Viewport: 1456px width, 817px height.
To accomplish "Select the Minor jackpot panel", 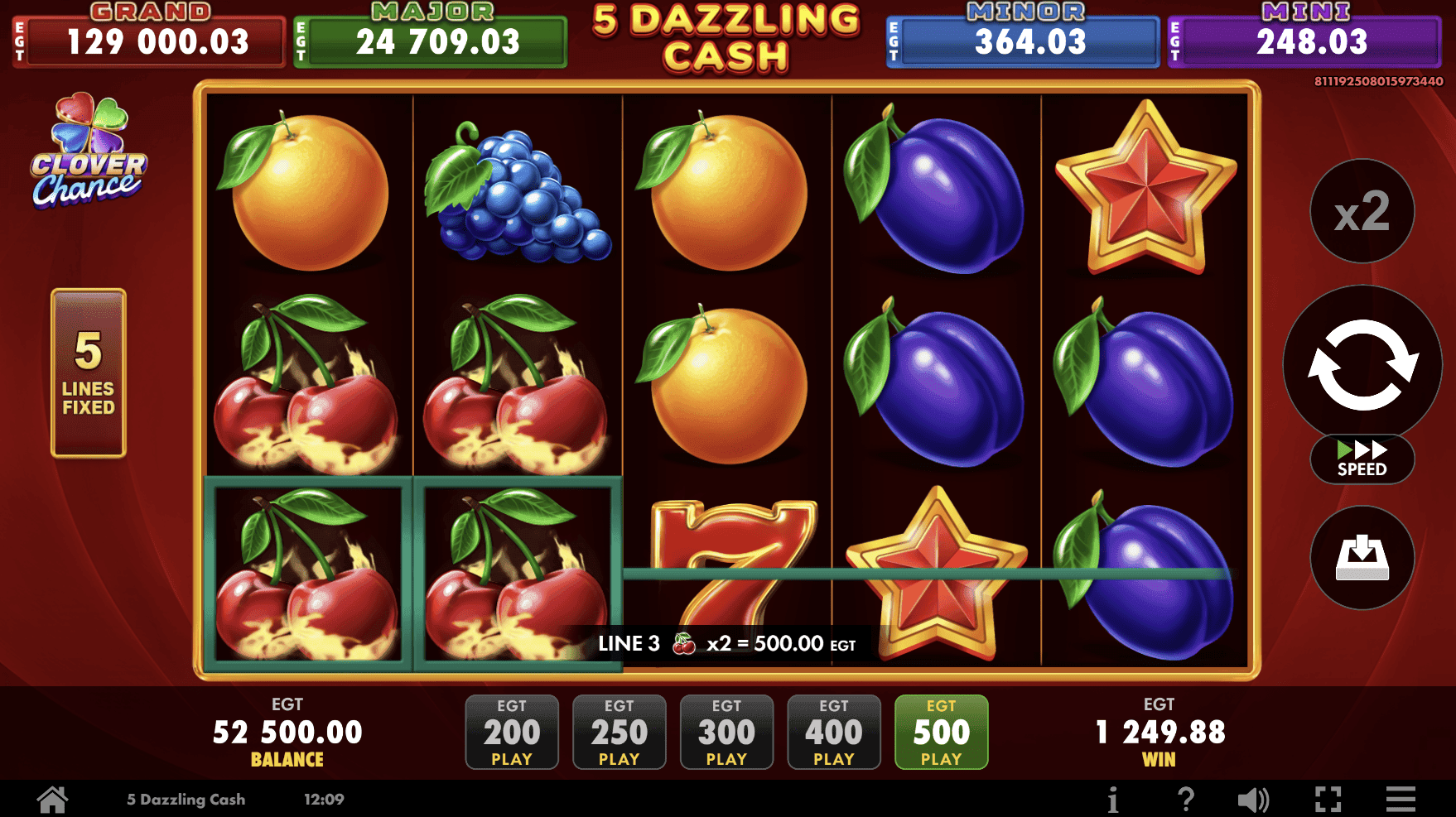I will coord(1022,35).
